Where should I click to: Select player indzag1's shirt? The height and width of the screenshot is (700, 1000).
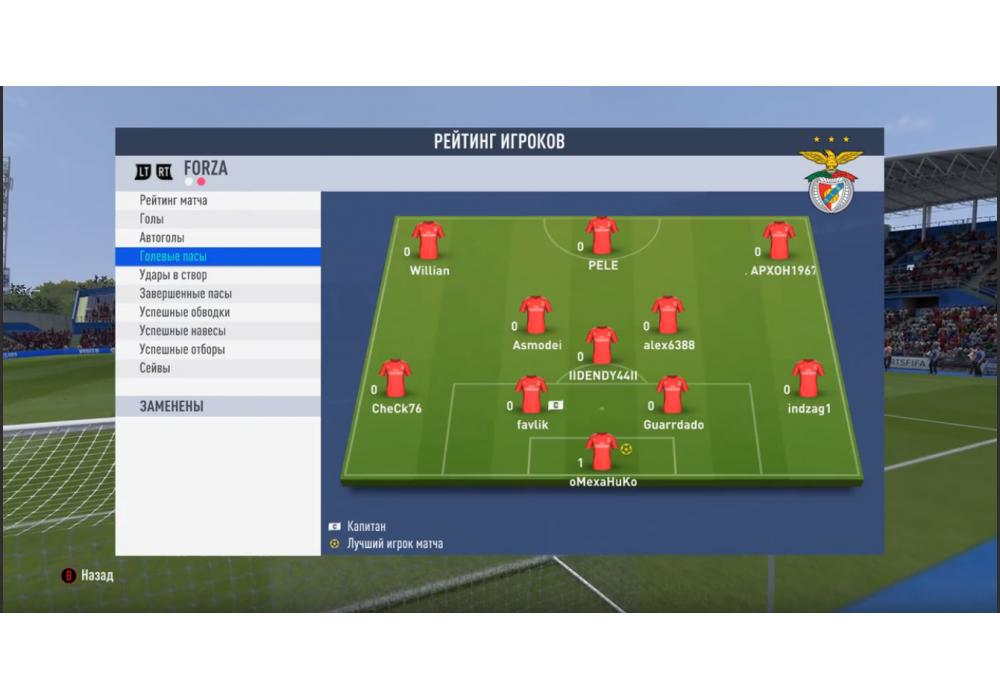(808, 379)
